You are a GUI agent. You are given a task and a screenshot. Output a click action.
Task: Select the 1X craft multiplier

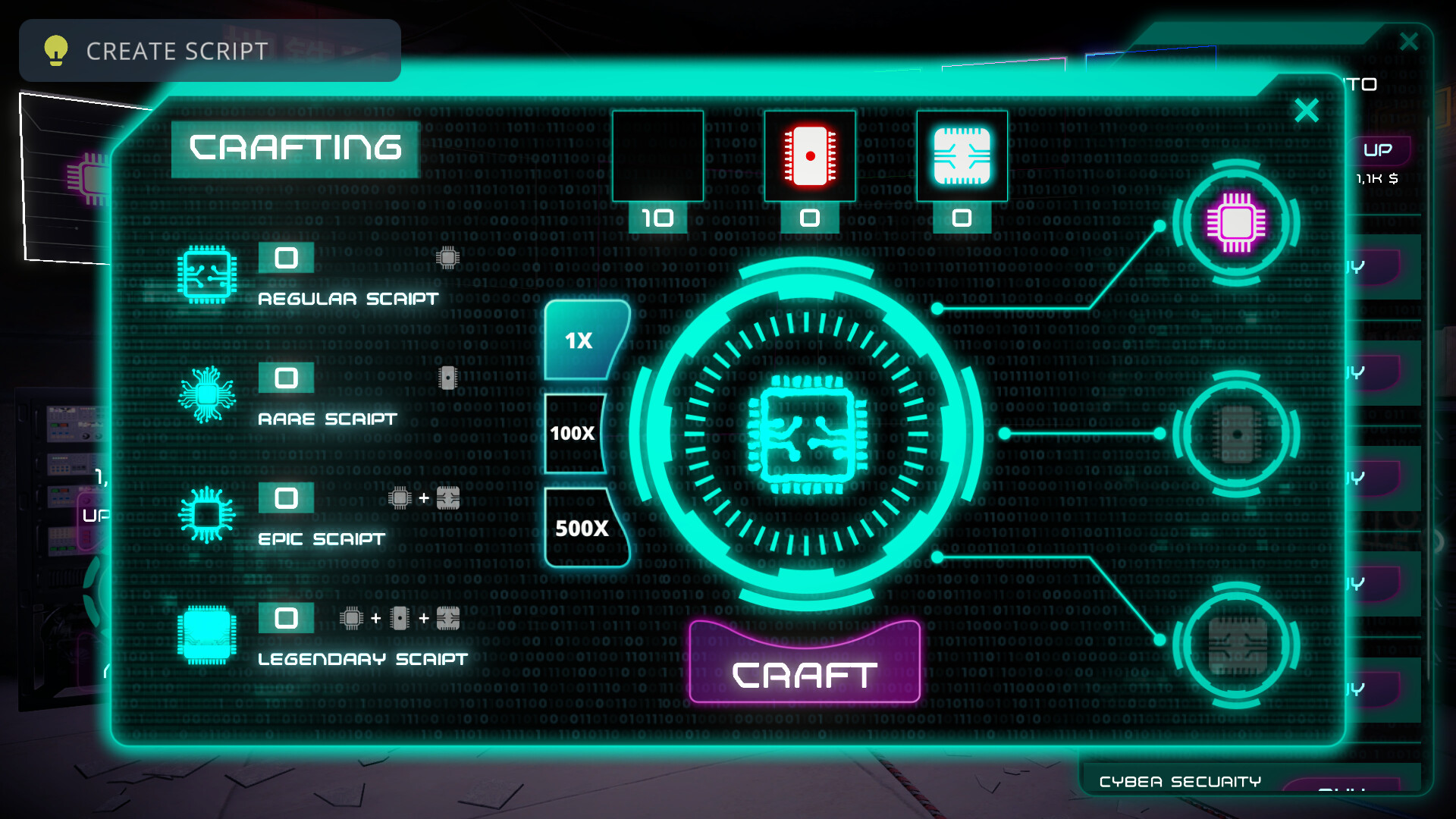click(578, 340)
